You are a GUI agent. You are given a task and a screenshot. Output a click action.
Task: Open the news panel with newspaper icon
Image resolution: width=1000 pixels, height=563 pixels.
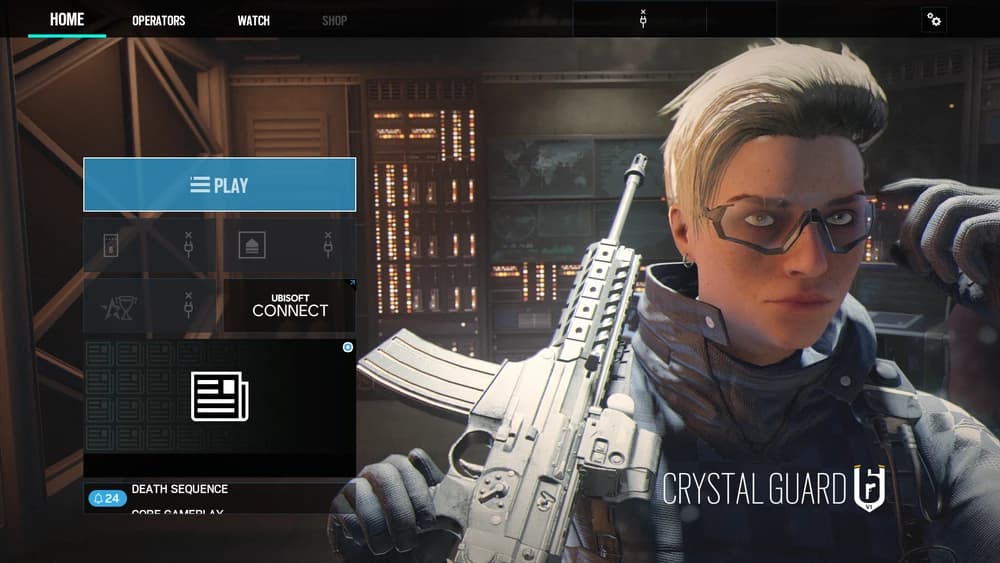point(219,397)
